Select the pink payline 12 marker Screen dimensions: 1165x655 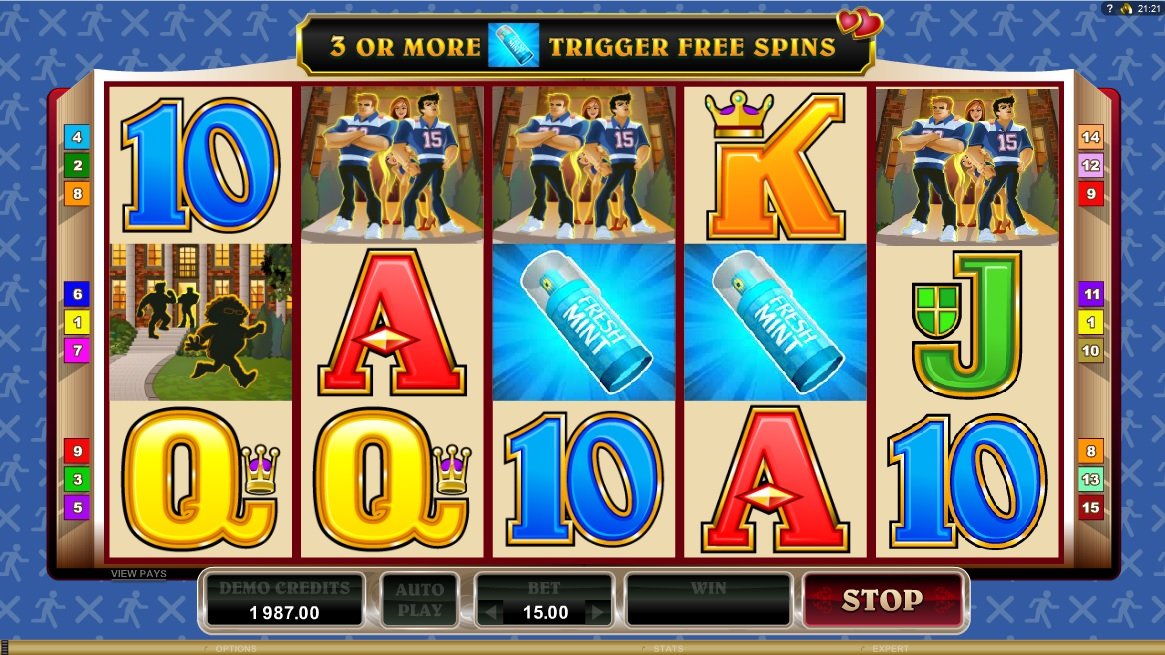[1090, 165]
